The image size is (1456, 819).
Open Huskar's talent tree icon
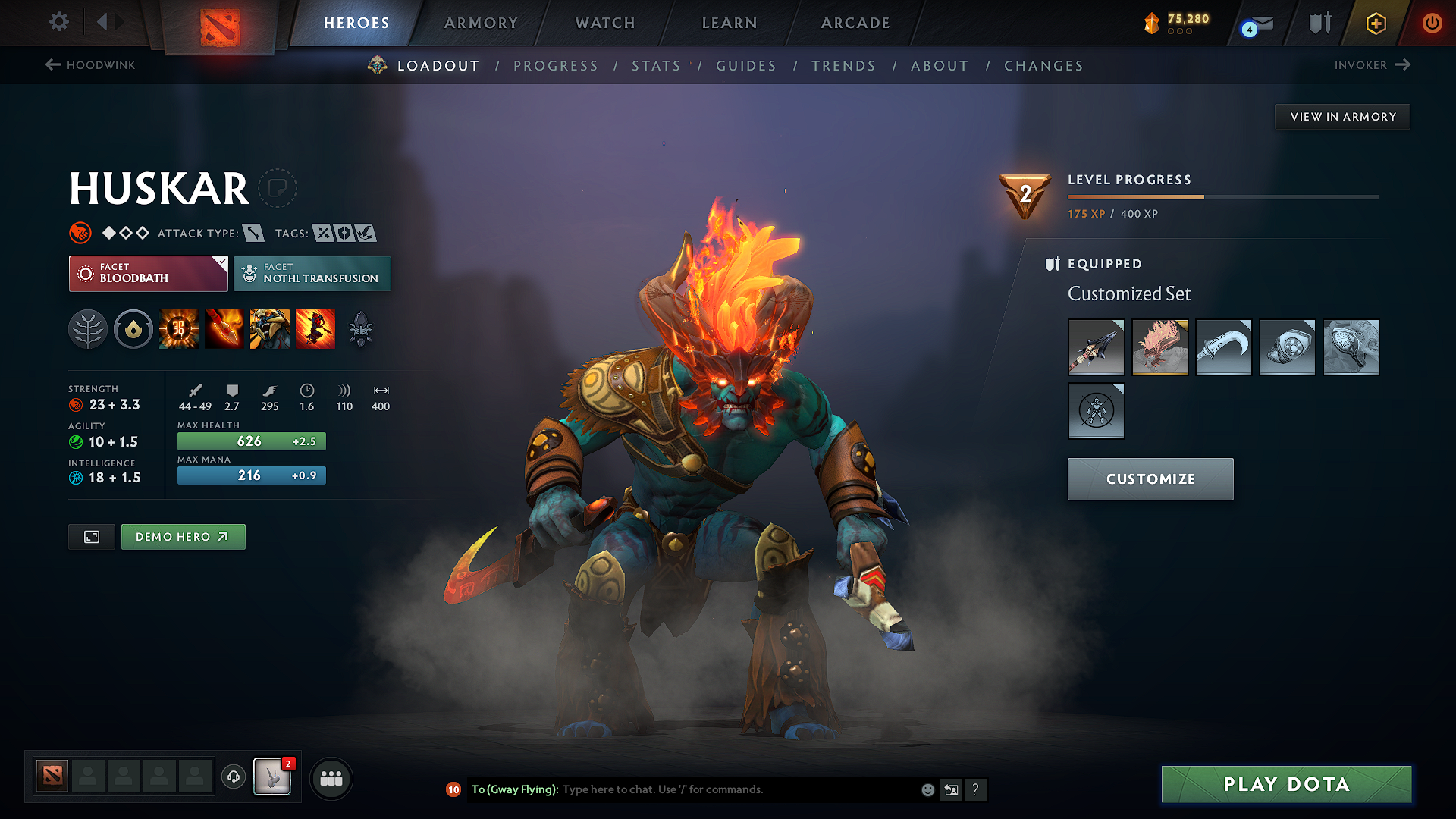(87, 329)
